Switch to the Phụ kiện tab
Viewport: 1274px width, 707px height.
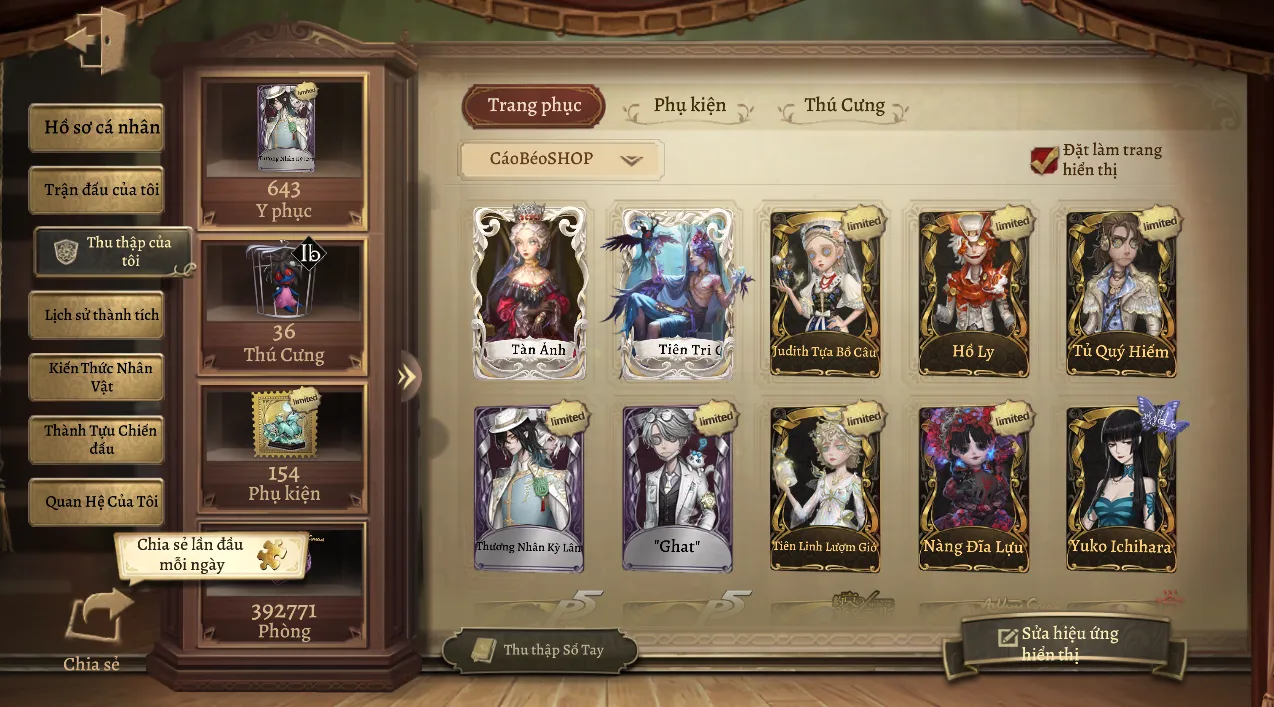point(690,106)
